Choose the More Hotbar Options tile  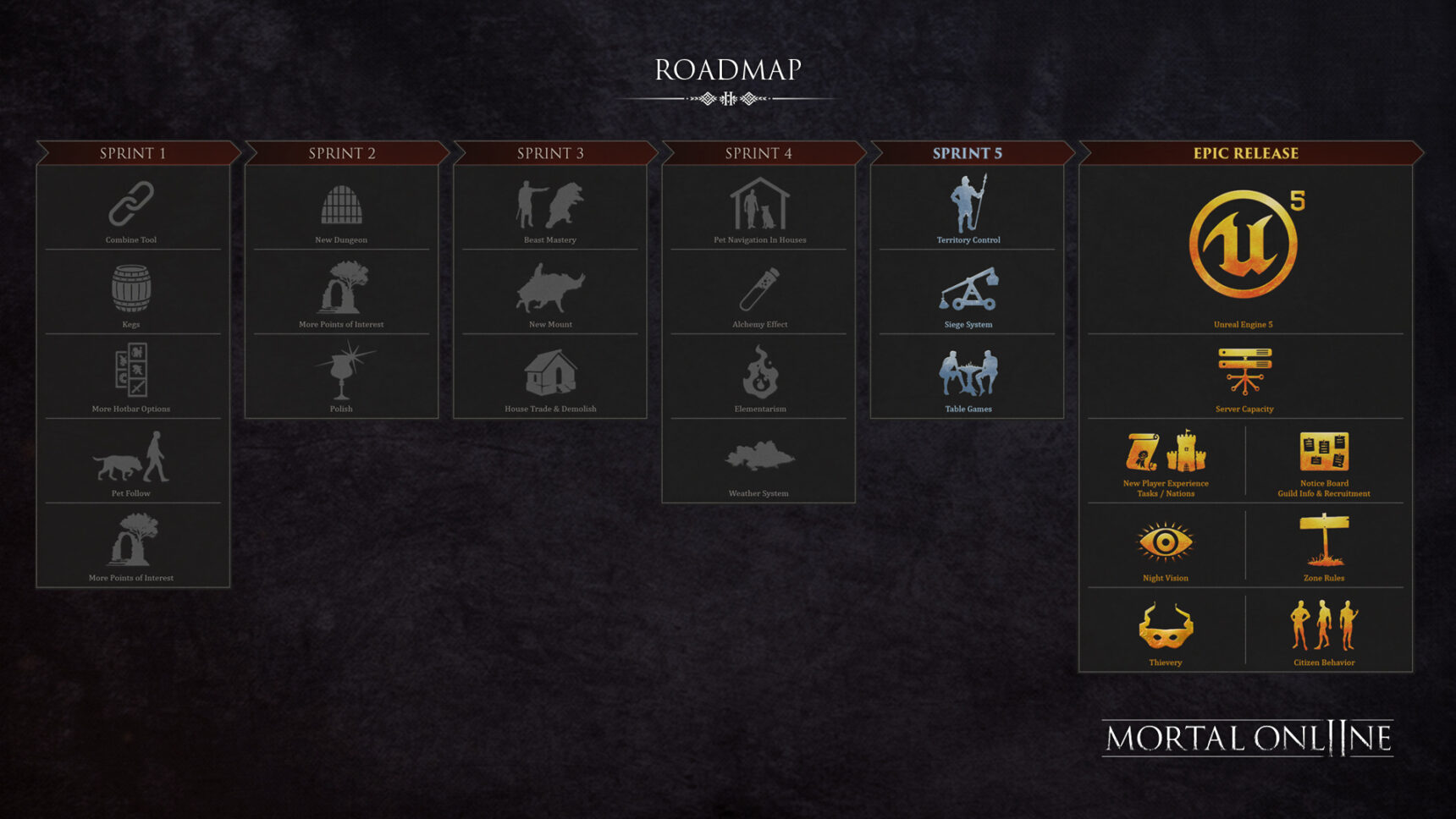coord(131,371)
